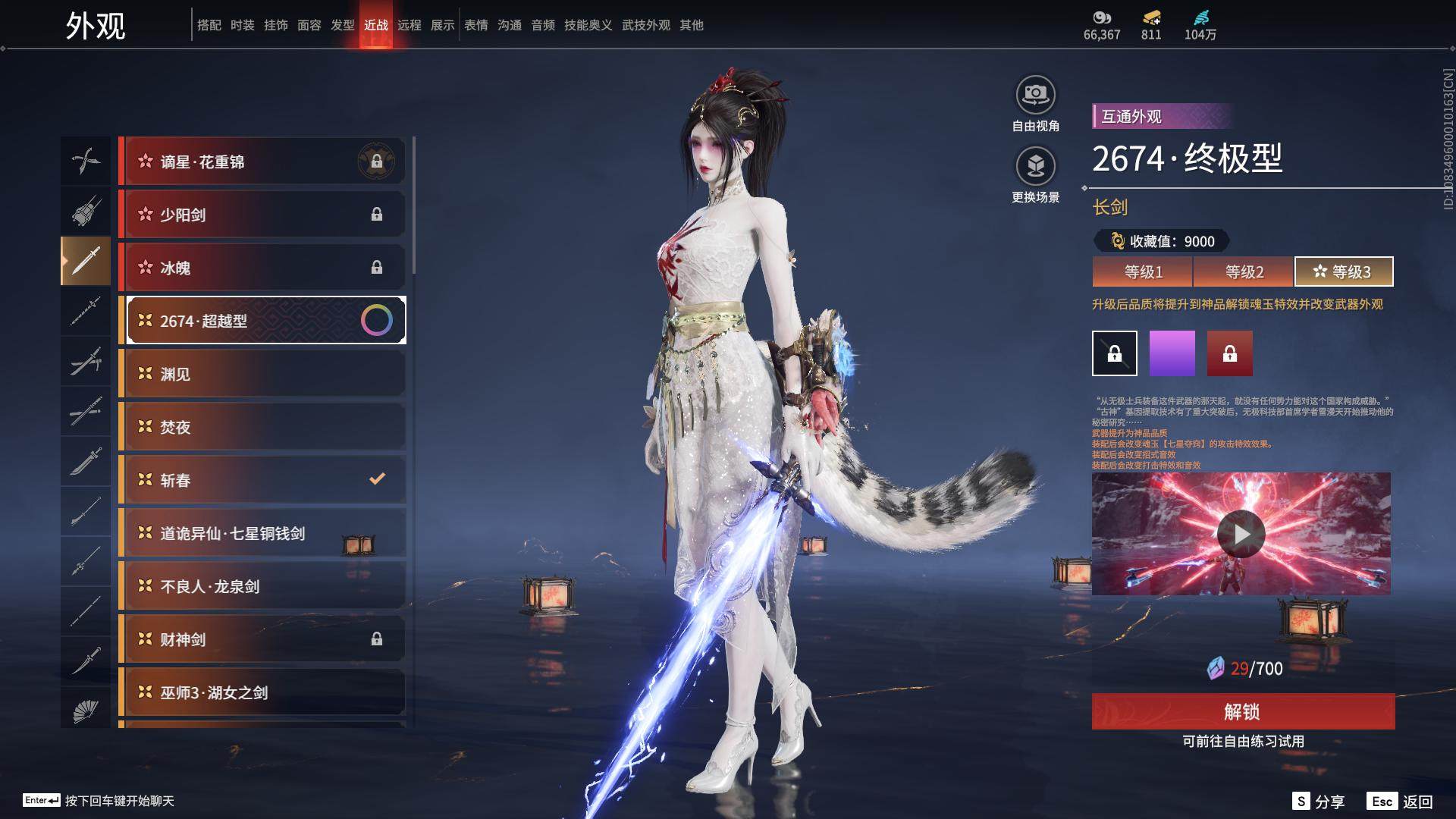Play the weapon effect preview video
This screenshot has height=819, width=1456.
click(1241, 534)
